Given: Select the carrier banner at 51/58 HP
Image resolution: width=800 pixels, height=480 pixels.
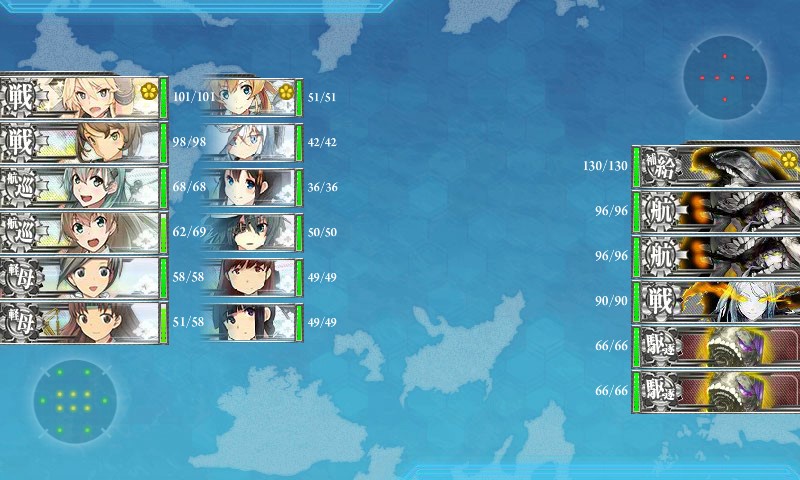Looking at the screenshot, I should pyautogui.click(x=82, y=322).
